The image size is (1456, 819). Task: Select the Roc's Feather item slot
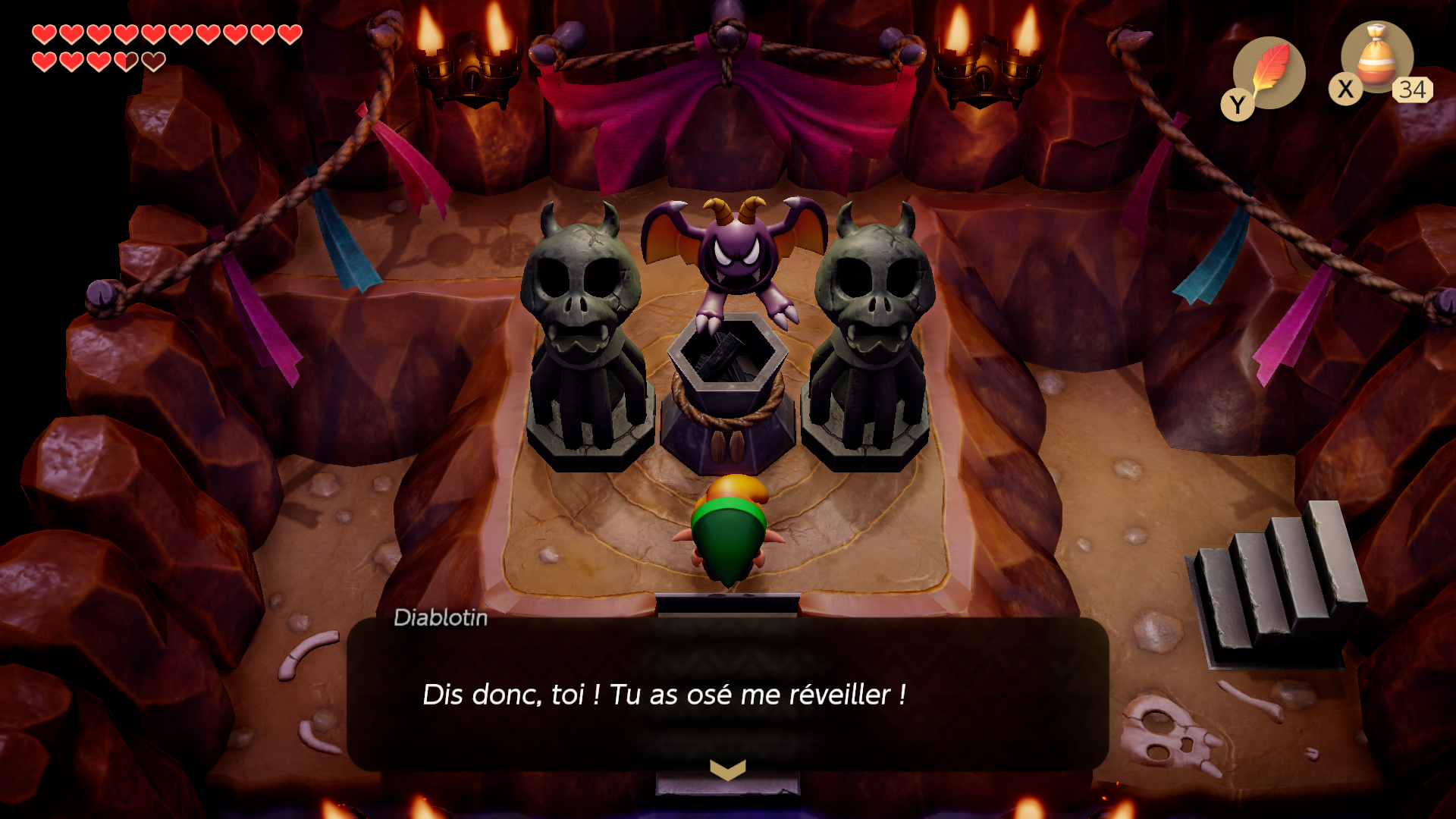click(x=1269, y=73)
